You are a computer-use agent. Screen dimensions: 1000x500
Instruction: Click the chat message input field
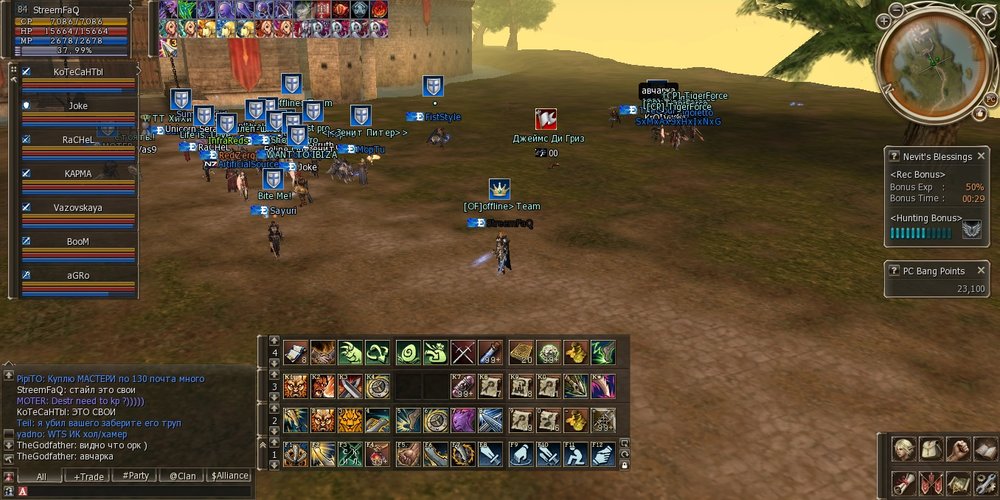pyautogui.click(x=130, y=491)
